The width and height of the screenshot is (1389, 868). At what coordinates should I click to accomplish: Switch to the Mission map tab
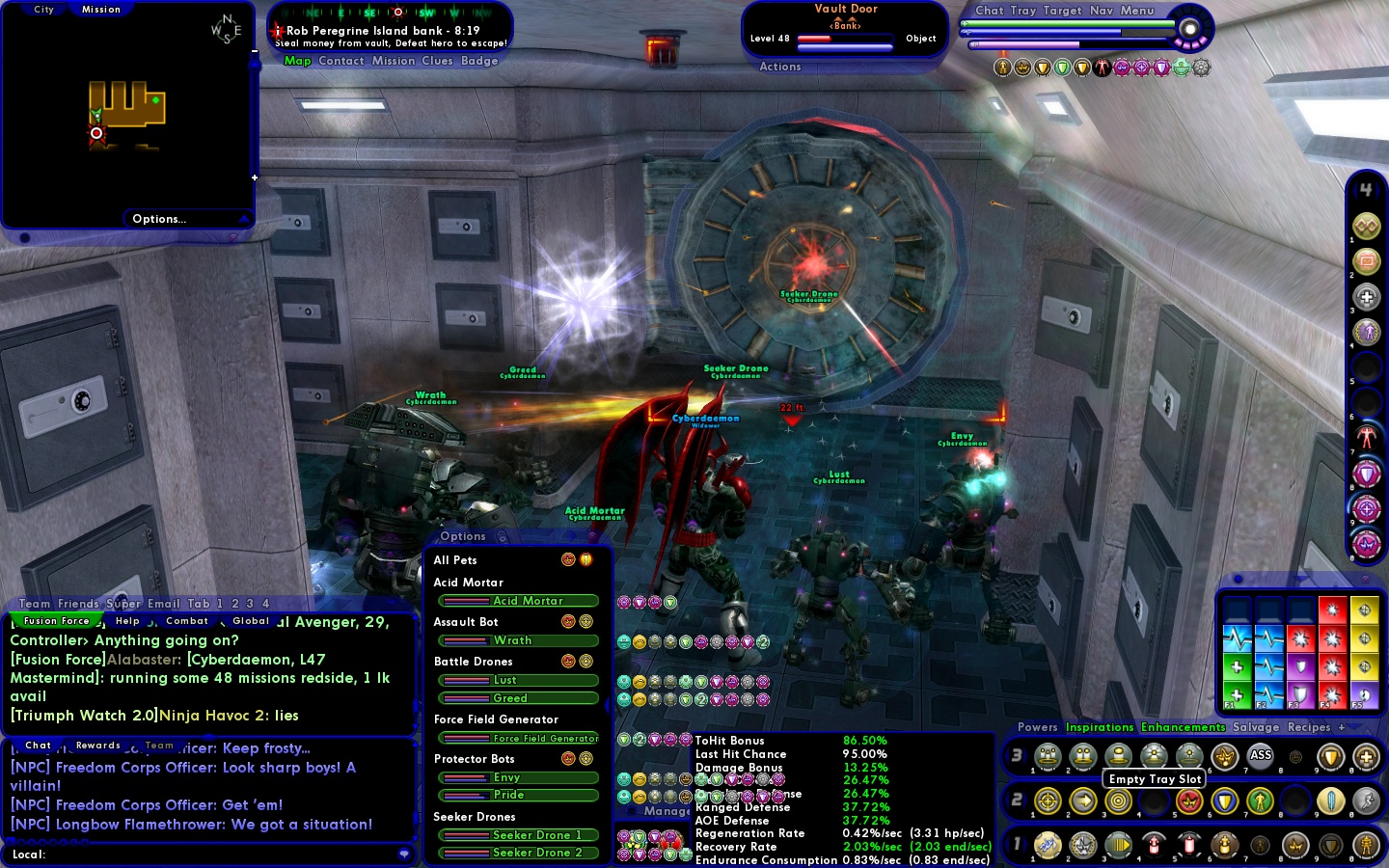tap(101, 10)
